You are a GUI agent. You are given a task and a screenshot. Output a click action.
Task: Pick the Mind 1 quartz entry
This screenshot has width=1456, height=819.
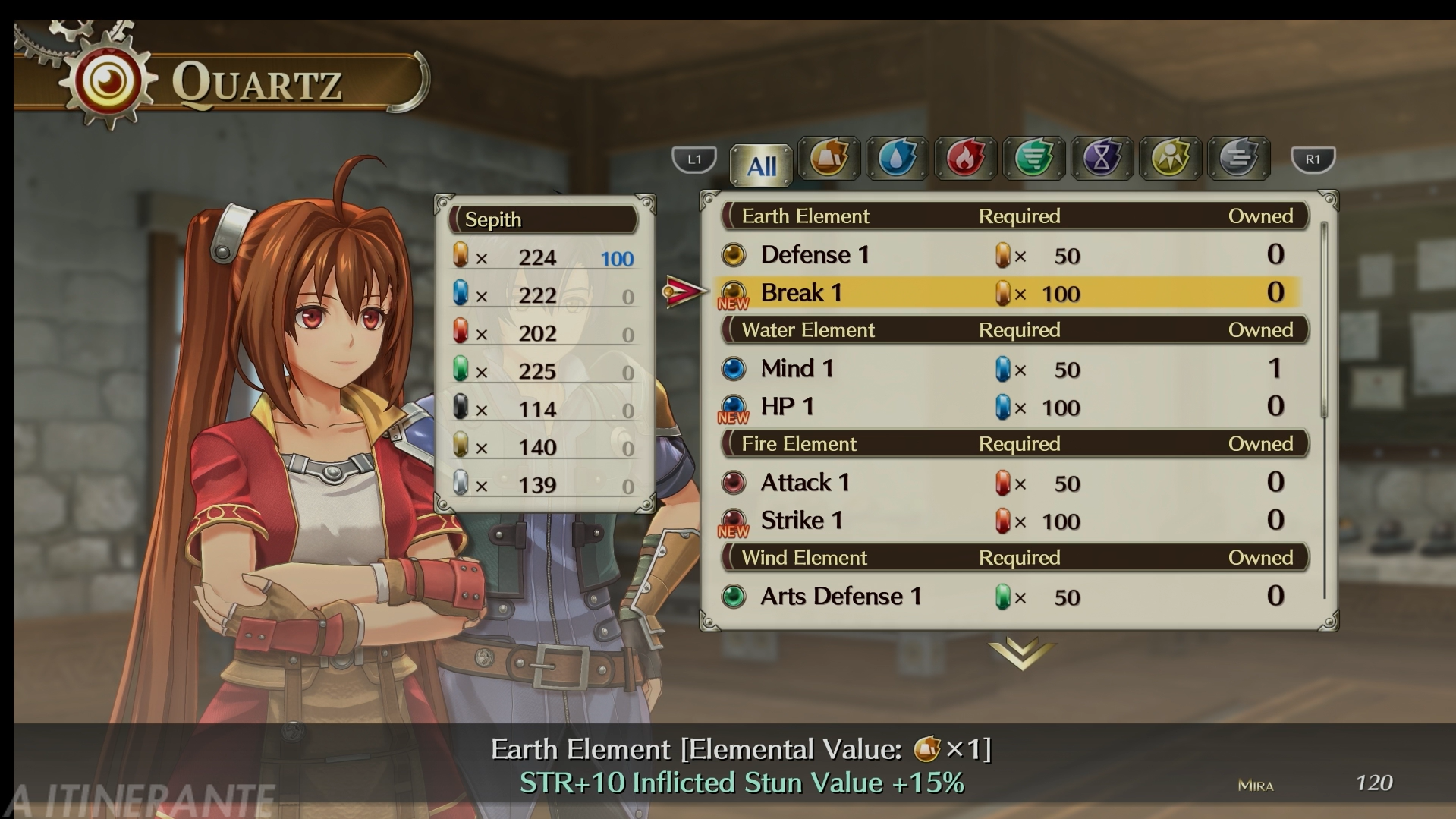[x=1009, y=369]
